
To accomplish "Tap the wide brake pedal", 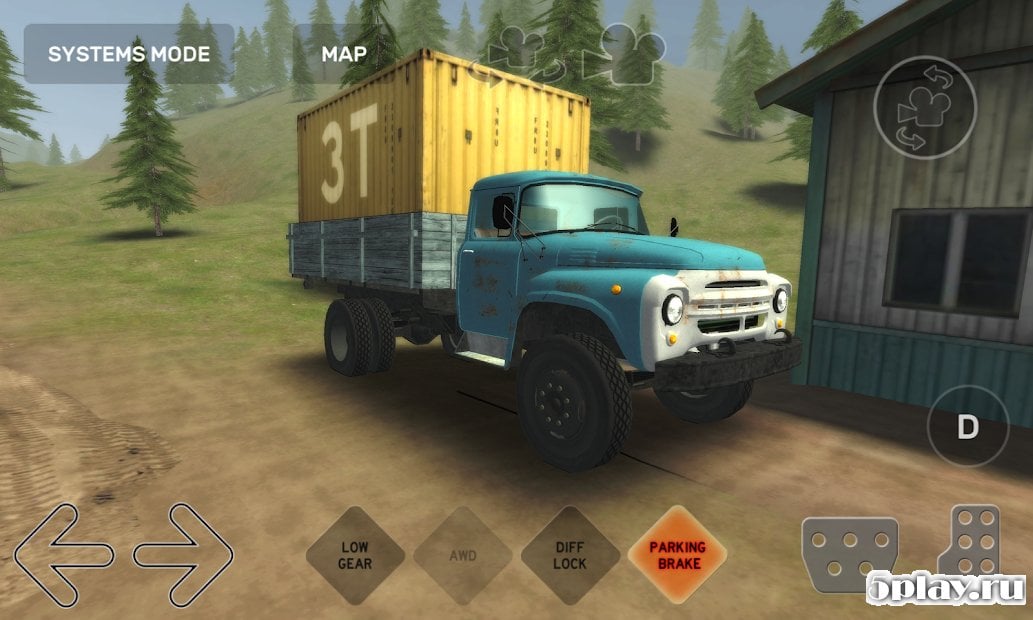I will 849,555.
